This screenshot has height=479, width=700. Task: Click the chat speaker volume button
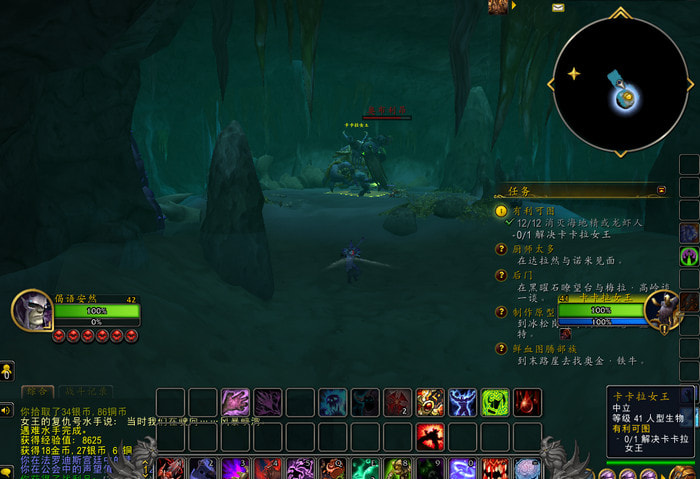6,410
